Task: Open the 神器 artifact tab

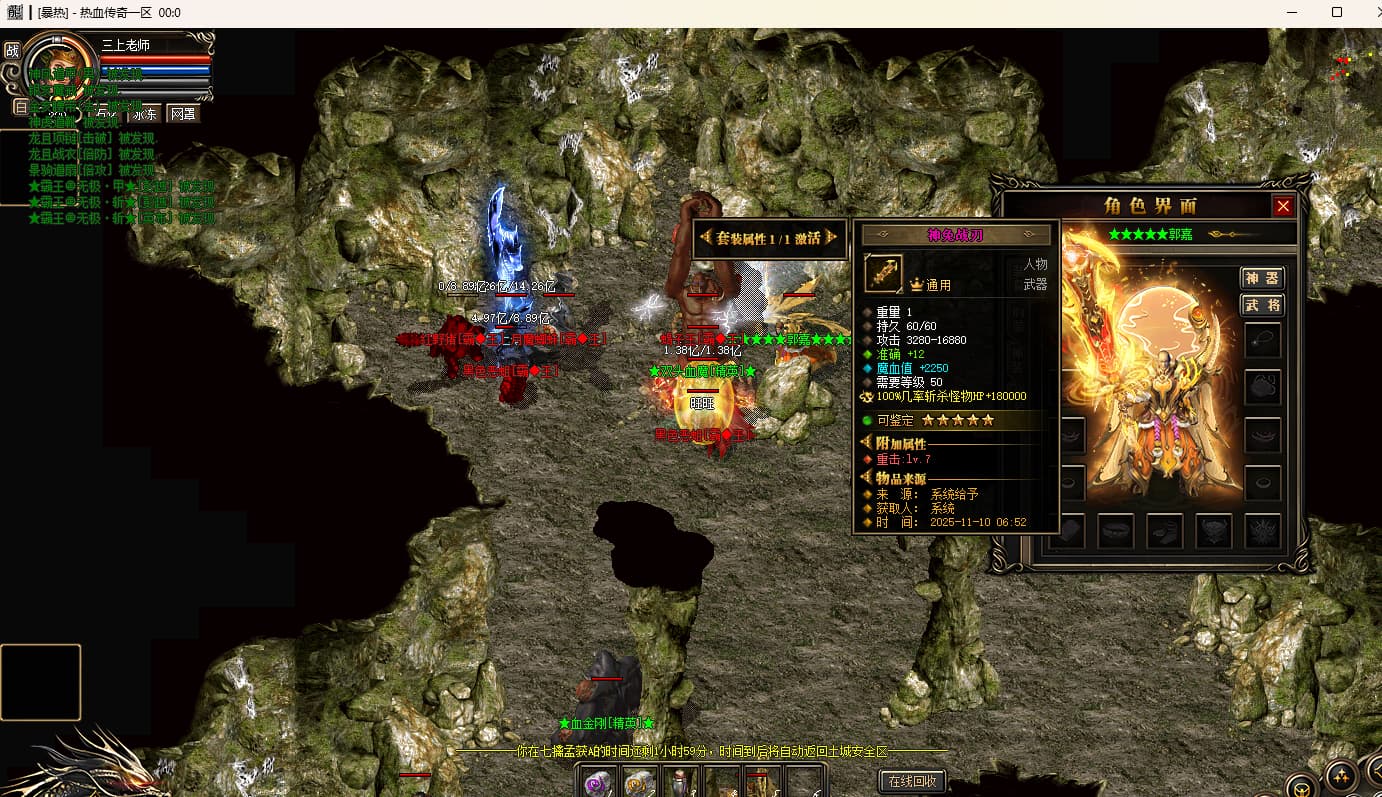Action: point(1262,277)
